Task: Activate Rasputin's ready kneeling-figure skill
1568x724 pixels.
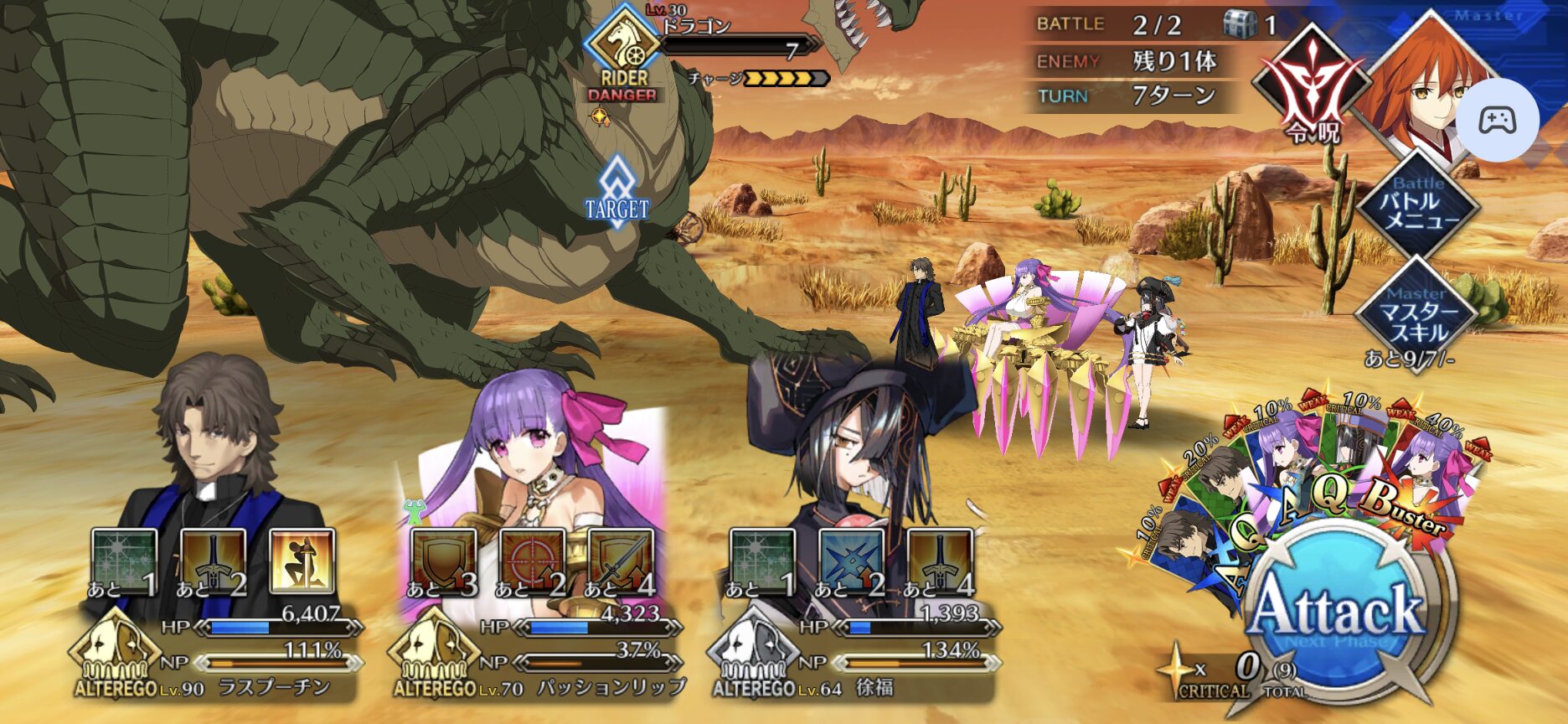Action: point(302,560)
